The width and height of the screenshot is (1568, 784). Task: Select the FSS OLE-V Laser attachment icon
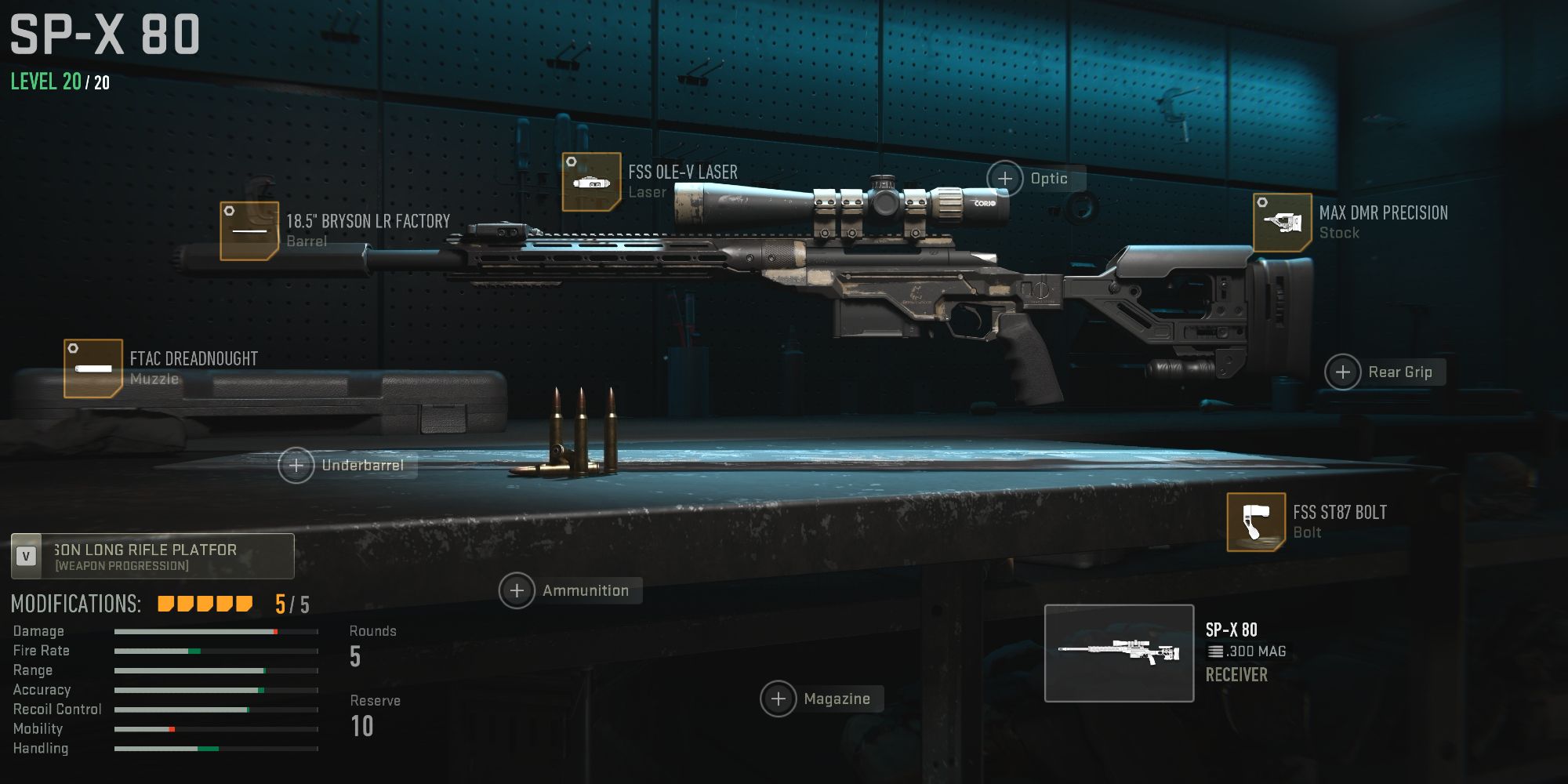coord(592,182)
